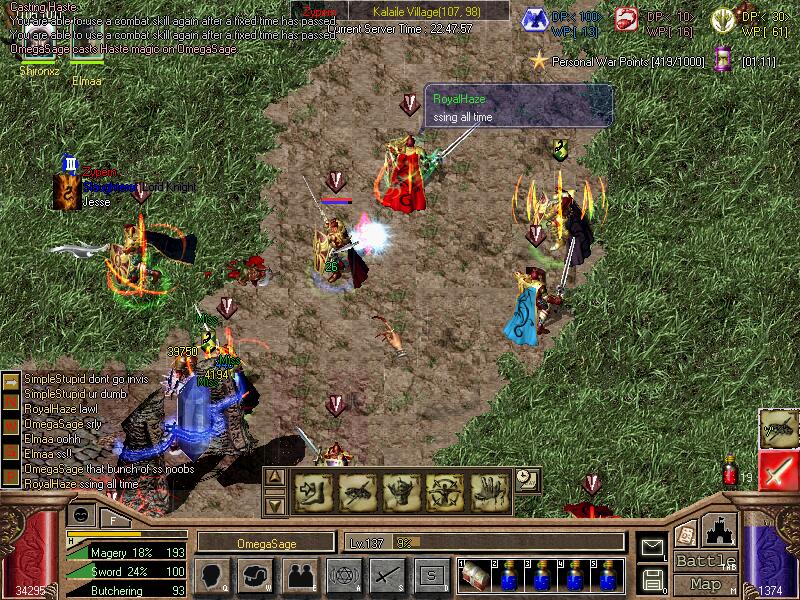
Task: Toggle the F button above skill list
Action: click(x=114, y=518)
